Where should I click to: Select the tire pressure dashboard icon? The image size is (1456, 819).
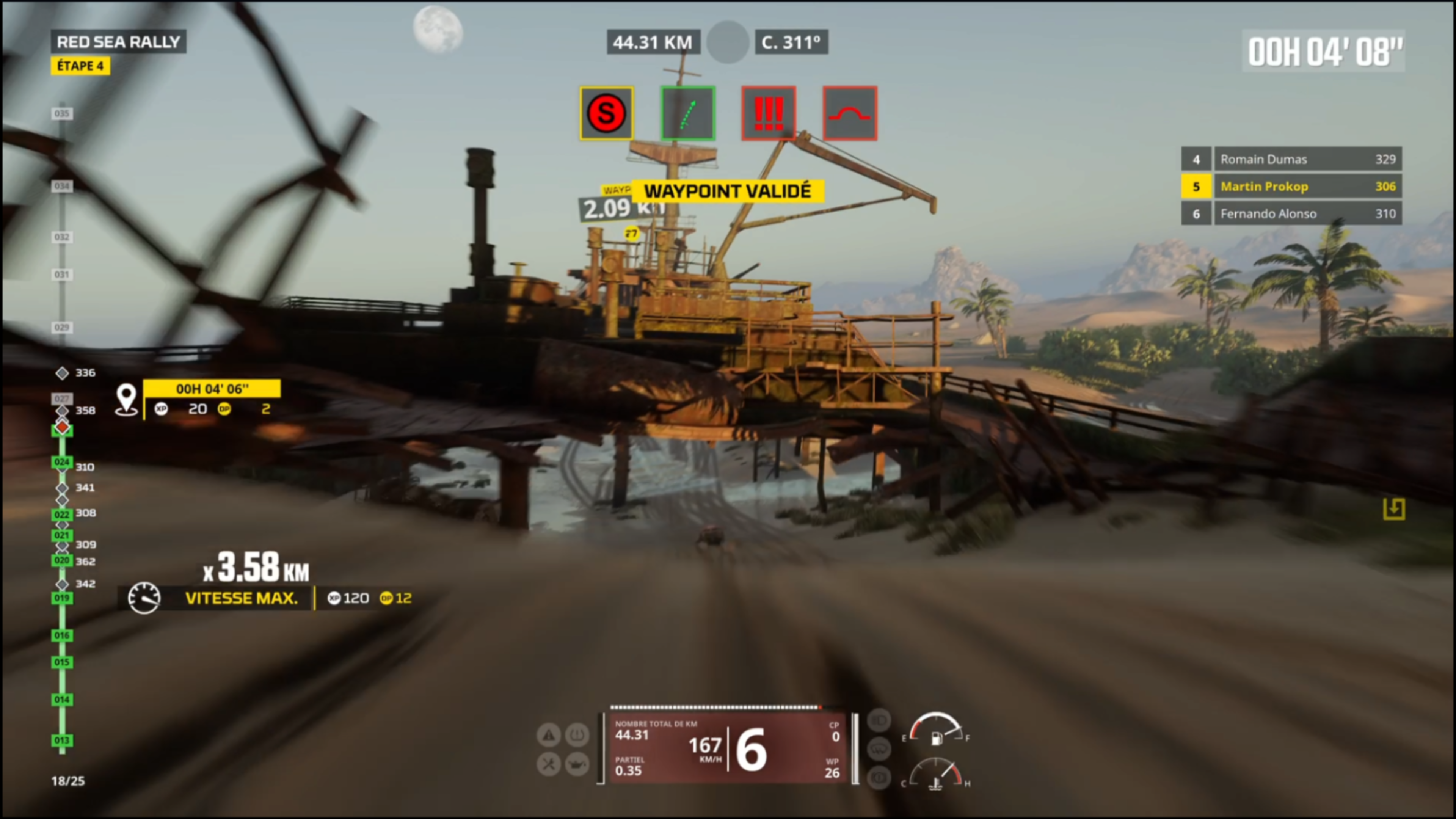pos(576,735)
